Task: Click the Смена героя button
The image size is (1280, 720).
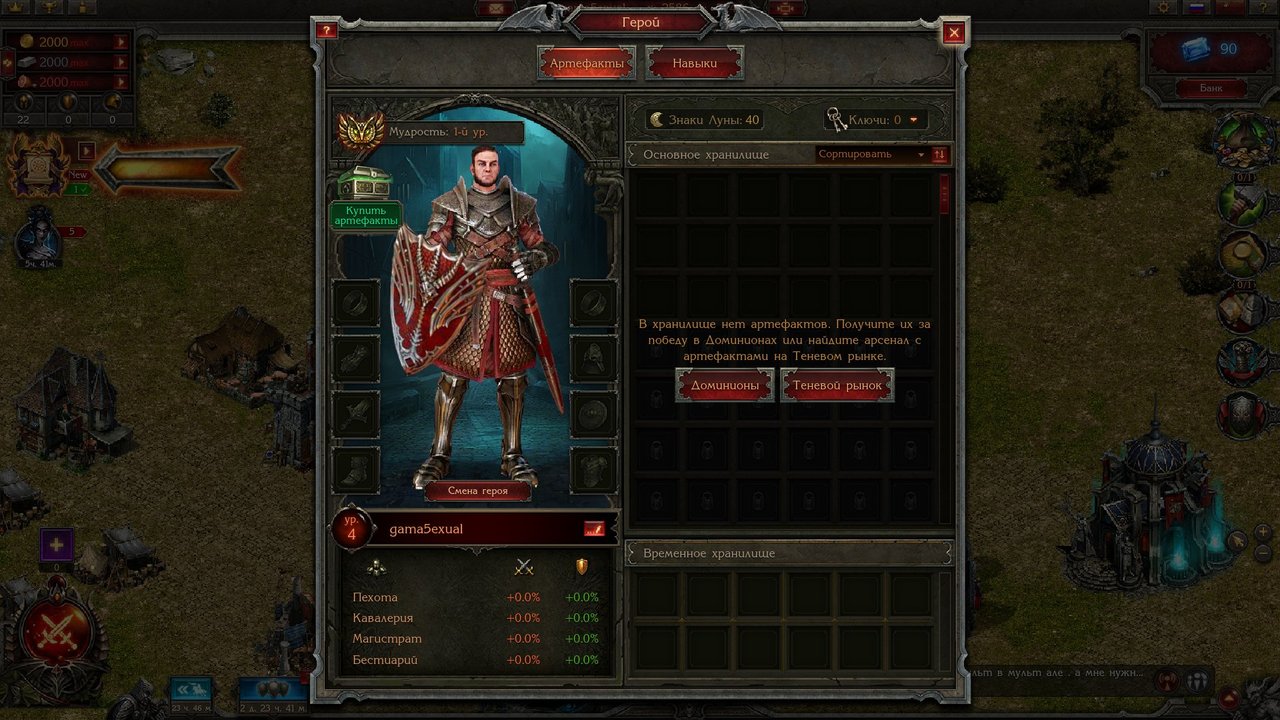Action: click(477, 491)
